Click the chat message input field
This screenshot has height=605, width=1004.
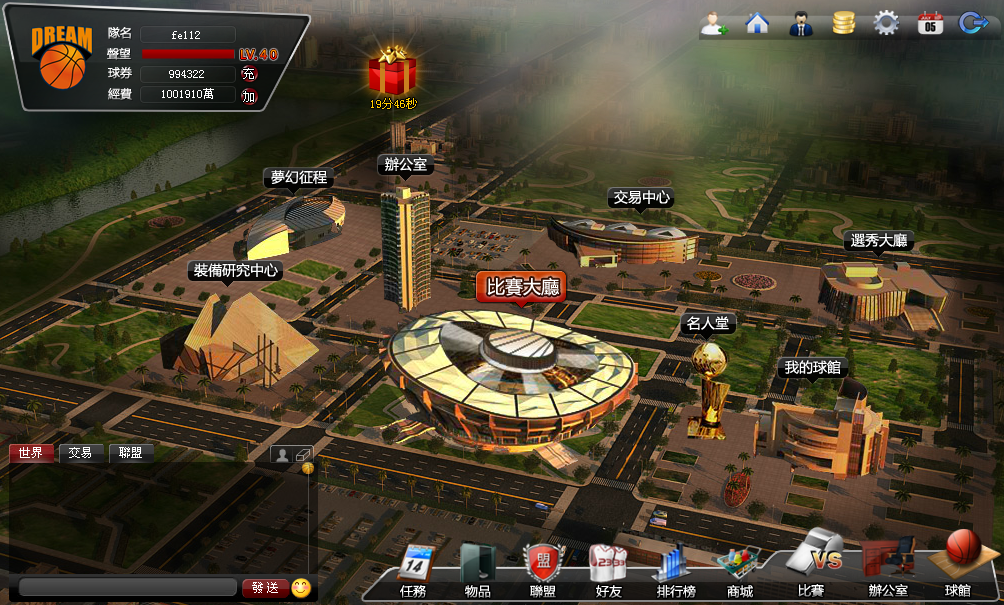point(128,588)
